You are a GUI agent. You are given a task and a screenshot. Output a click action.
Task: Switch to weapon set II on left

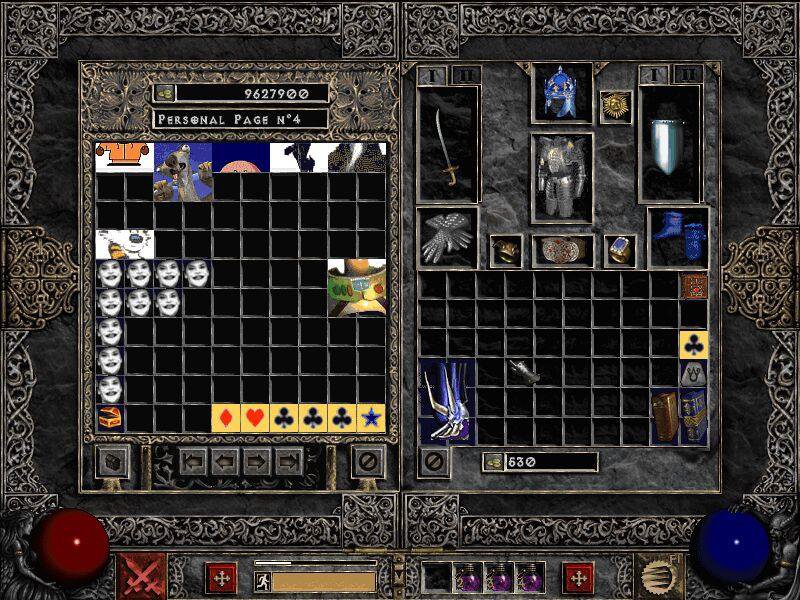[x=465, y=75]
